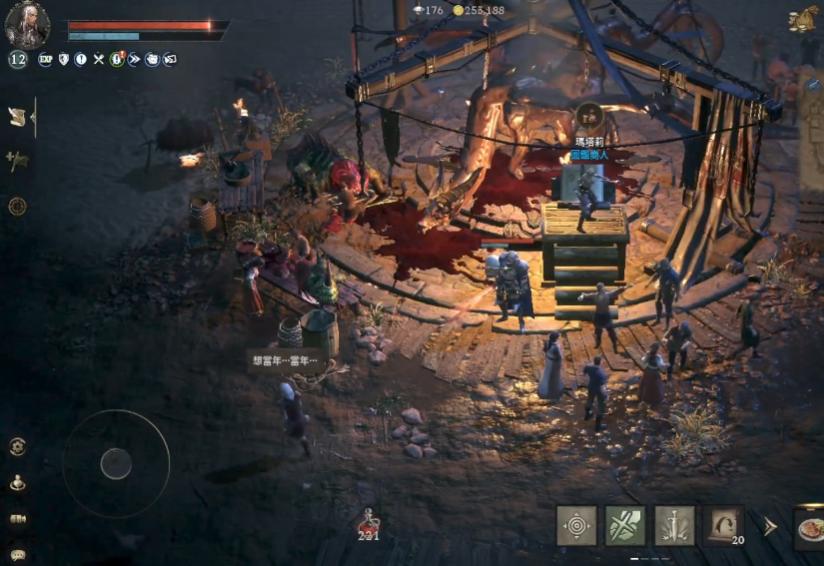Image resolution: width=824 pixels, height=566 pixels.
Task: Open the quest scroll tracker
Action: click(x=17, y=117)
